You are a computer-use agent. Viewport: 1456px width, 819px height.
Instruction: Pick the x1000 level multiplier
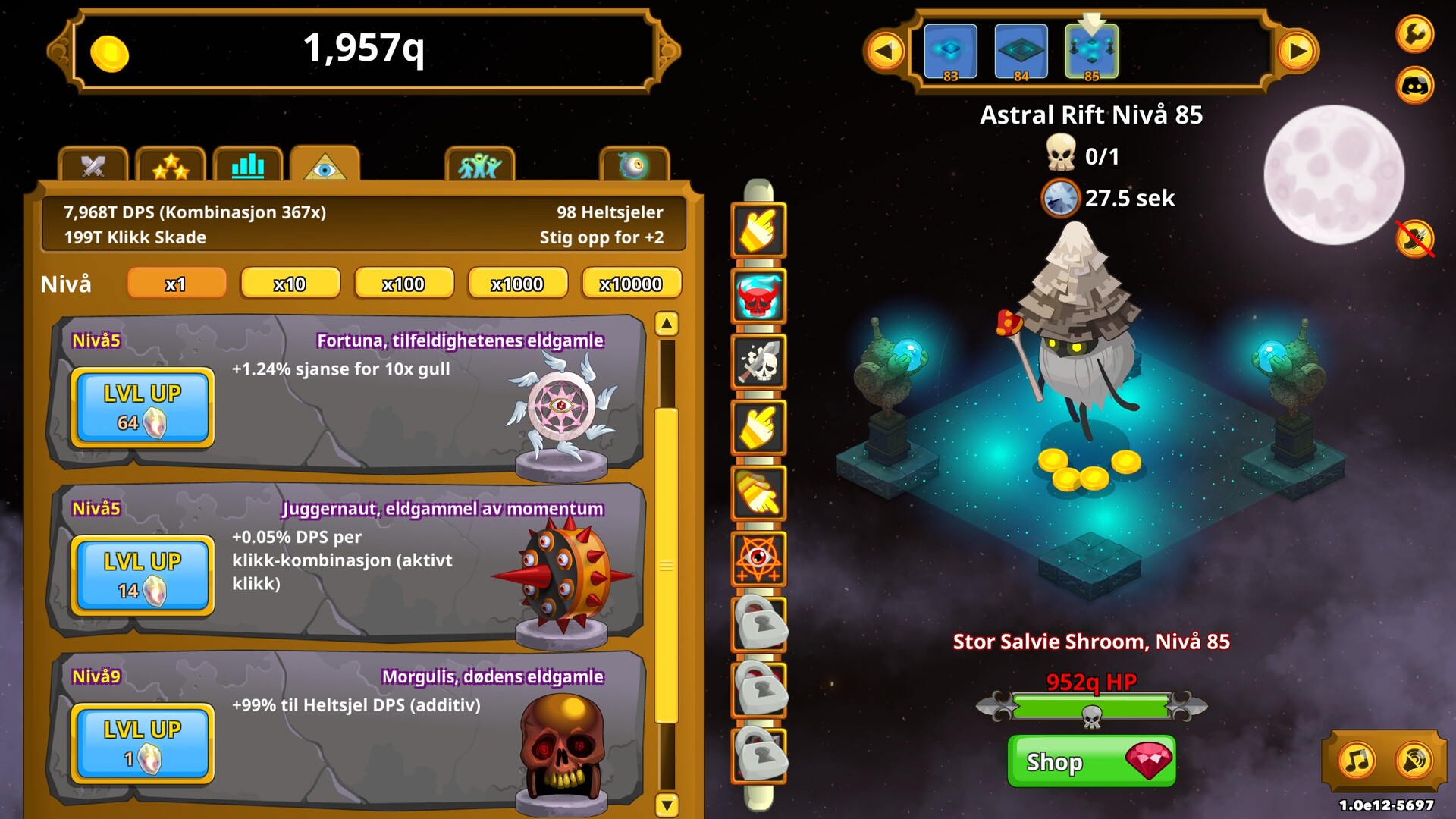517,284
